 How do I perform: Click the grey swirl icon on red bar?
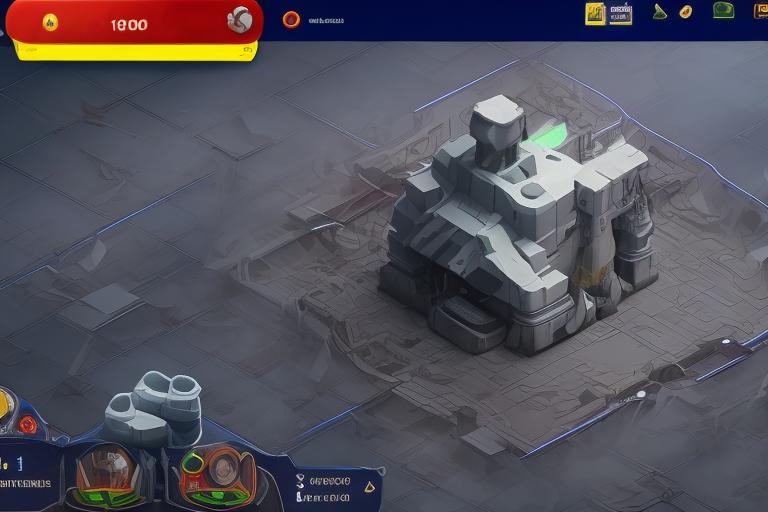tap(239, 20)
